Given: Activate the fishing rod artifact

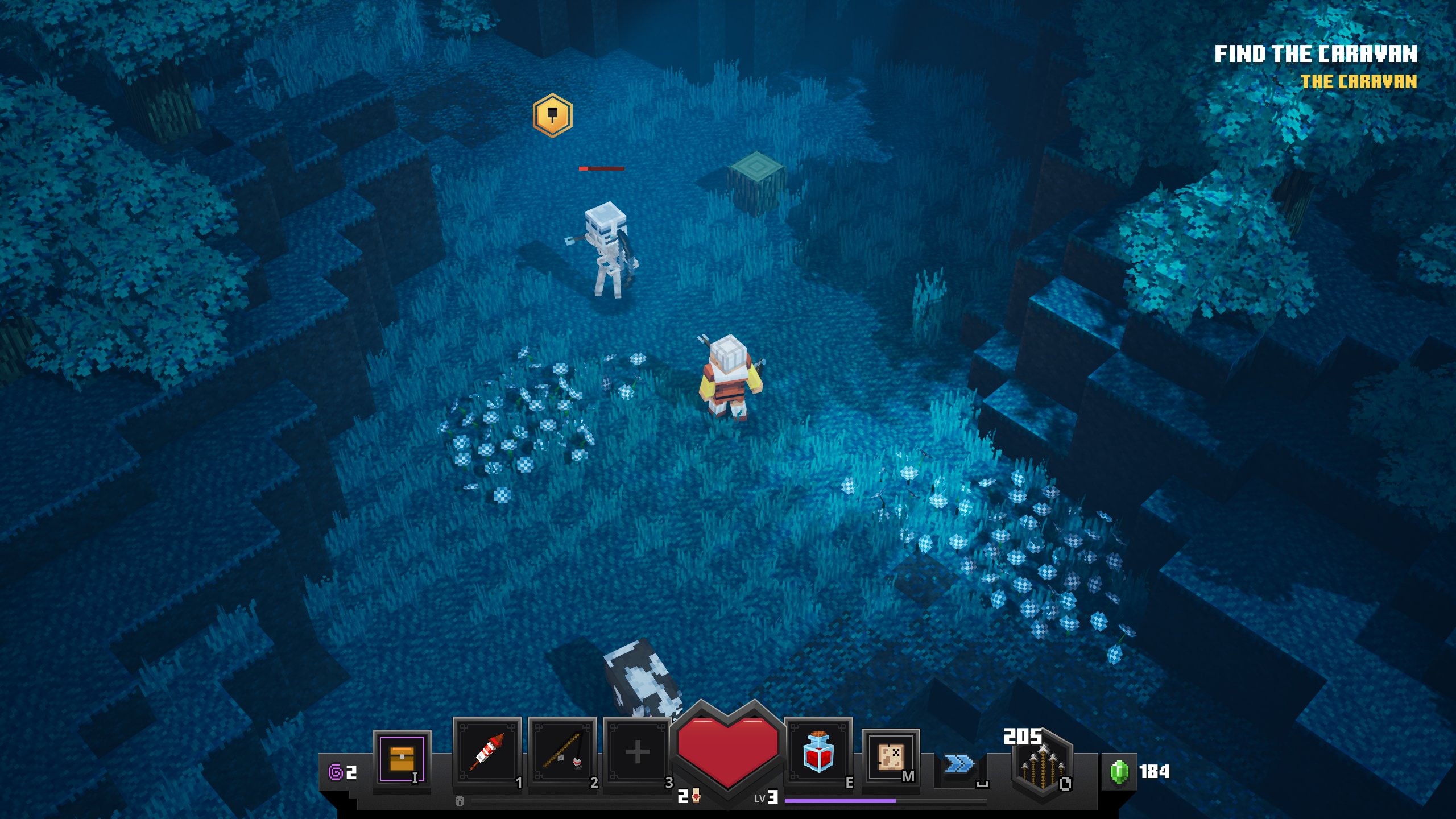Looking at the screenshot, I should click(x=562, y=752).
